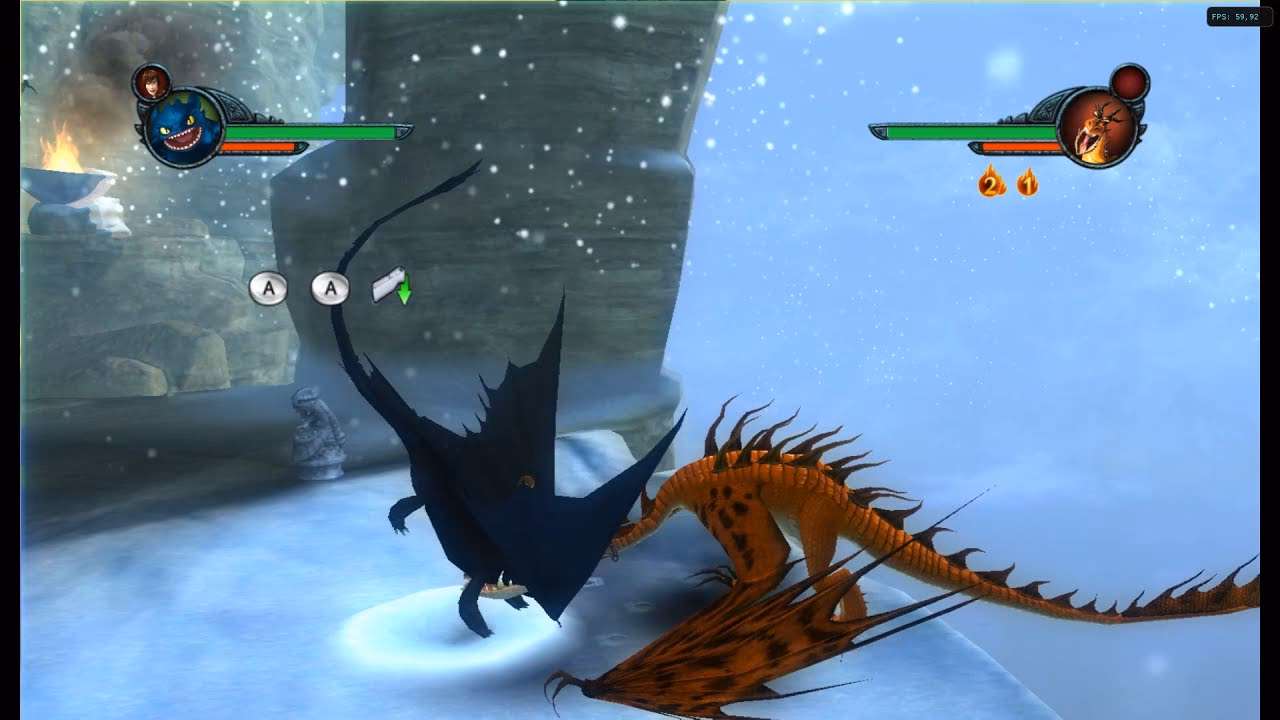The height and width of the screenshot is (720, 1280).
Task: Click the player's green health bar
Action: [x=310, y=132]
